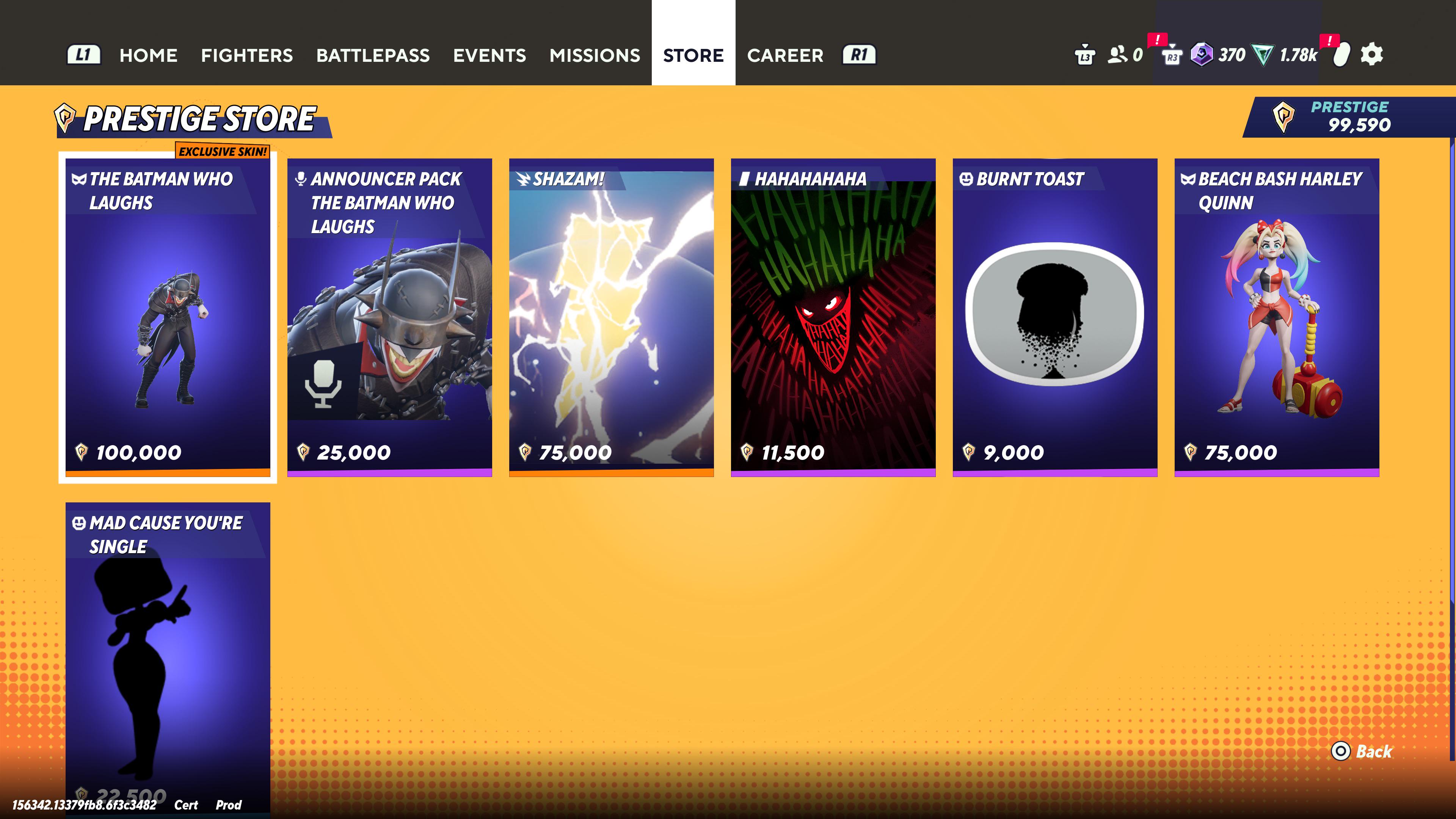The image size is (1456, 819).
Task: Click the EXCLUSIVE SKIN! badge
Action: click(x=223, y=152)
